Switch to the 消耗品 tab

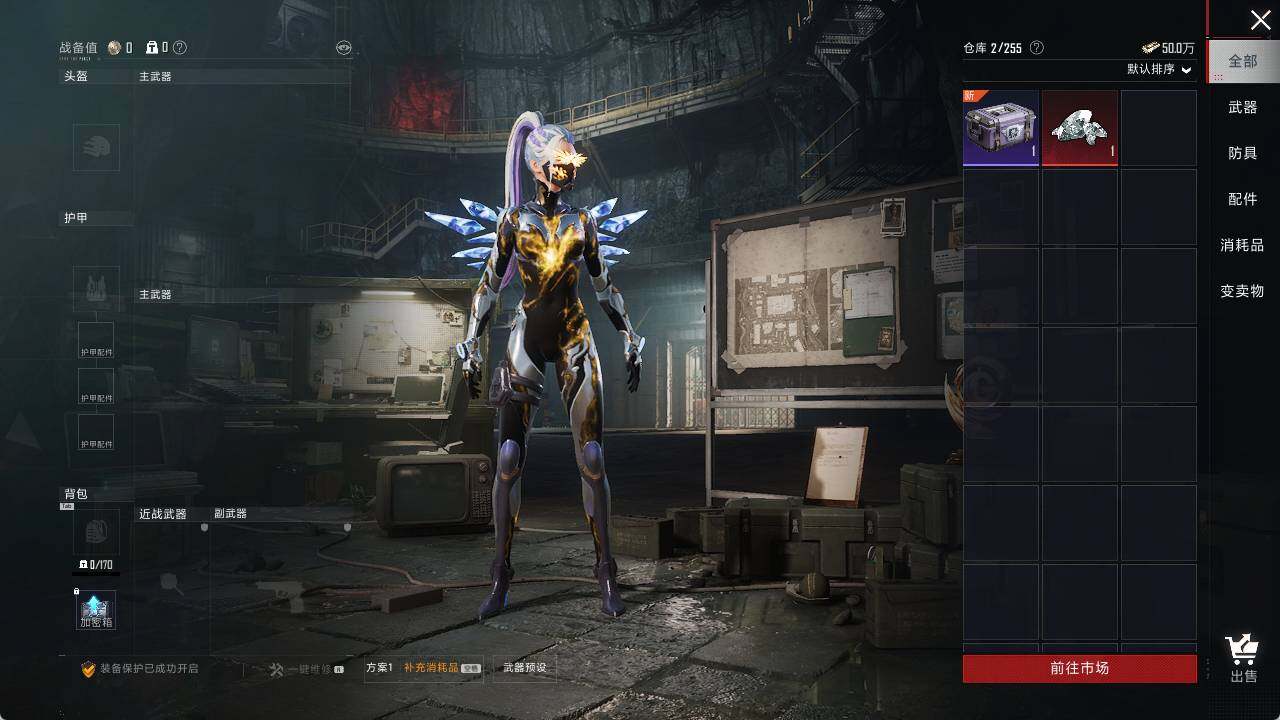click(x=1243, y=245)
